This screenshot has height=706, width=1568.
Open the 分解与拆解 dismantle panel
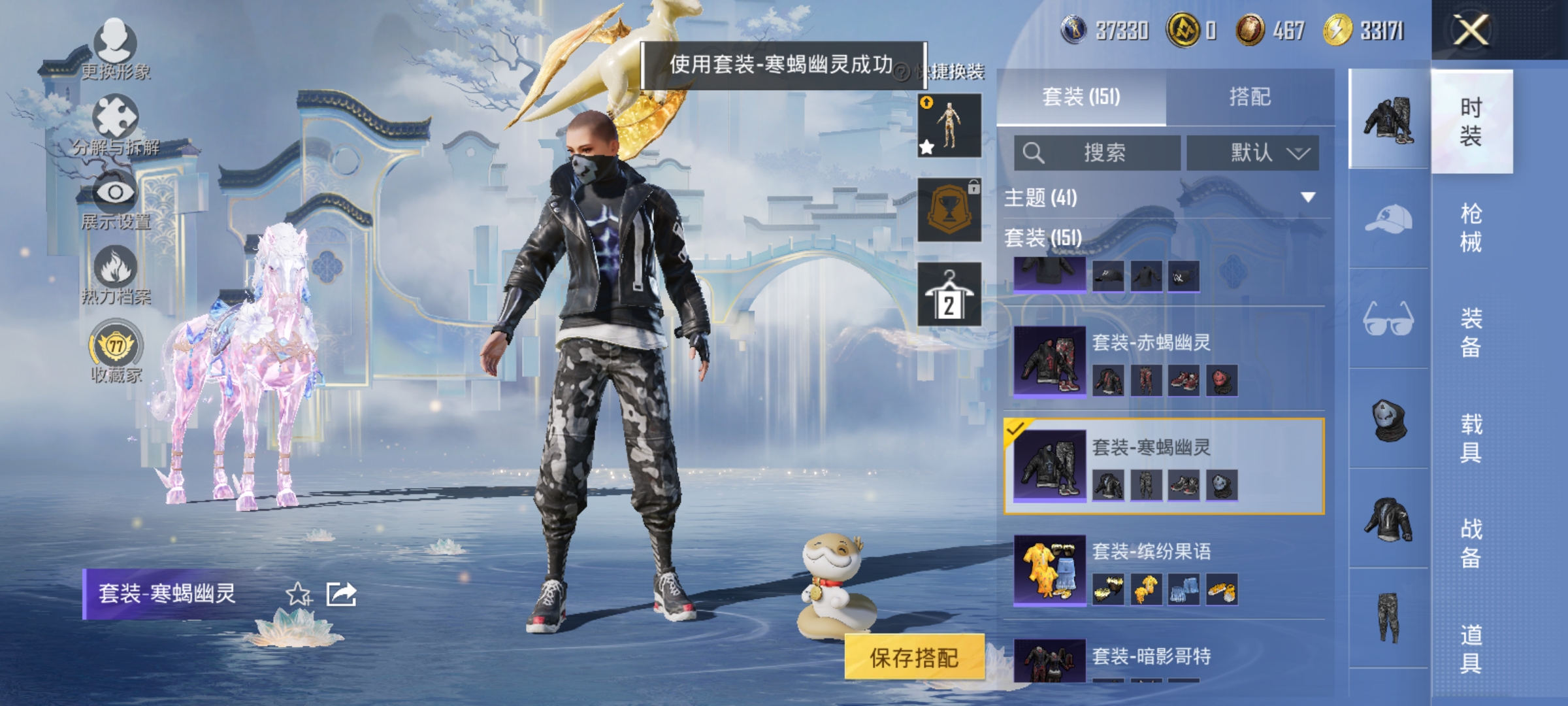point(114,127)
